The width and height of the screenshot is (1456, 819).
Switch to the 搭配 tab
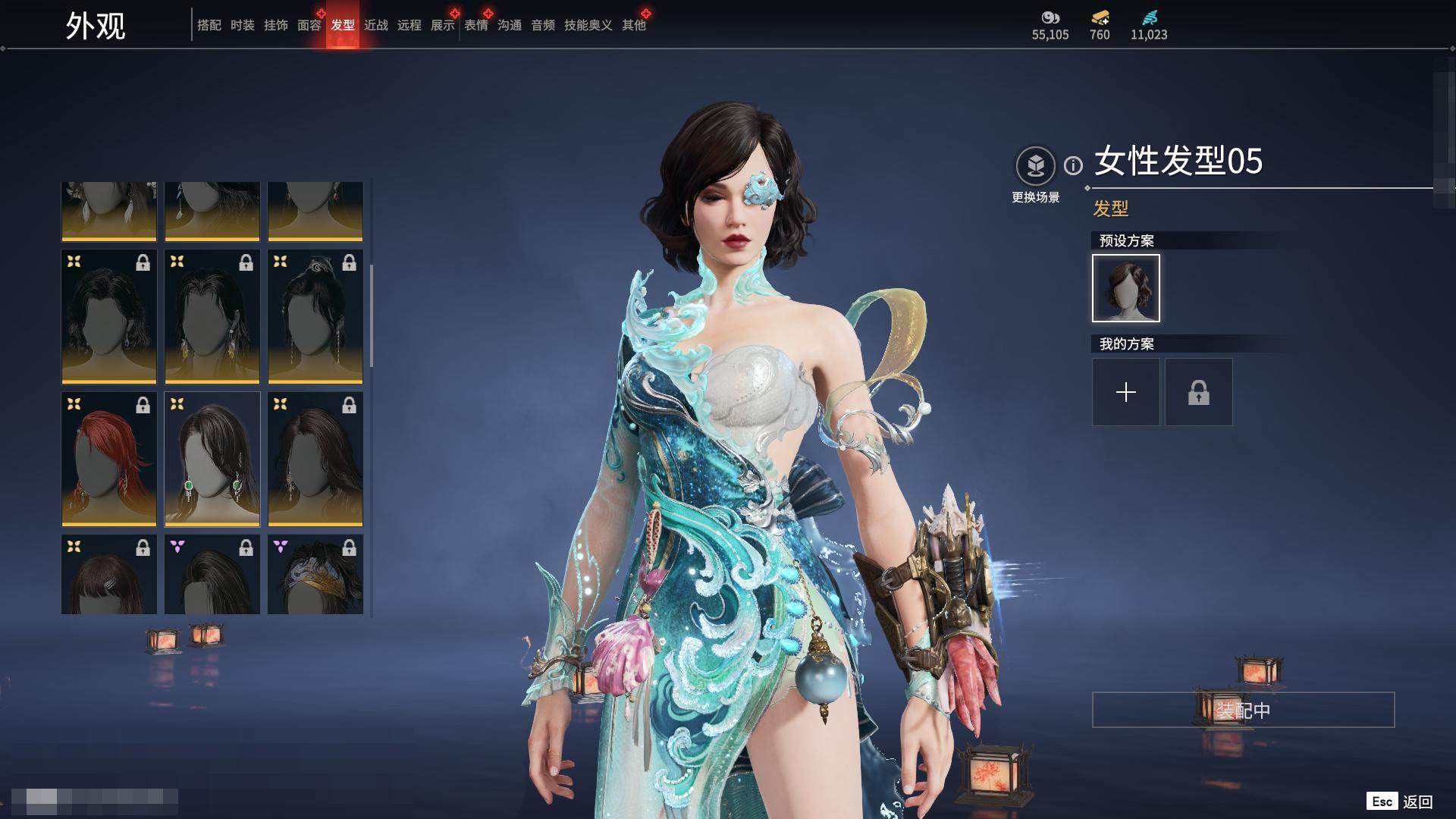[209, 25]
